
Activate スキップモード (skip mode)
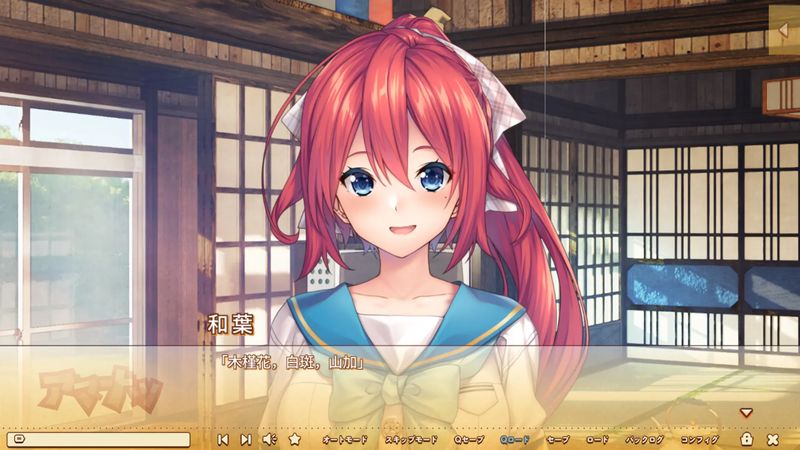click(x=411, y=439)
